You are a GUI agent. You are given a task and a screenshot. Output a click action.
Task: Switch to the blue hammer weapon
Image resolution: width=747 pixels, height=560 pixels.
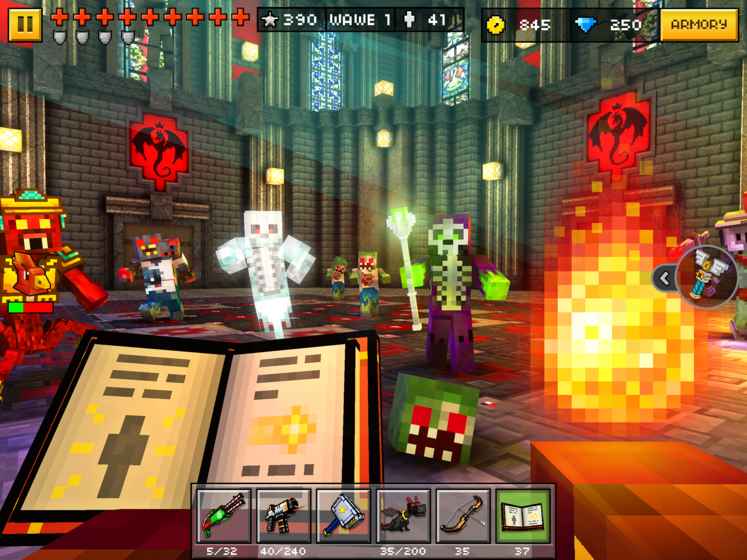click(x=344, y=515)
